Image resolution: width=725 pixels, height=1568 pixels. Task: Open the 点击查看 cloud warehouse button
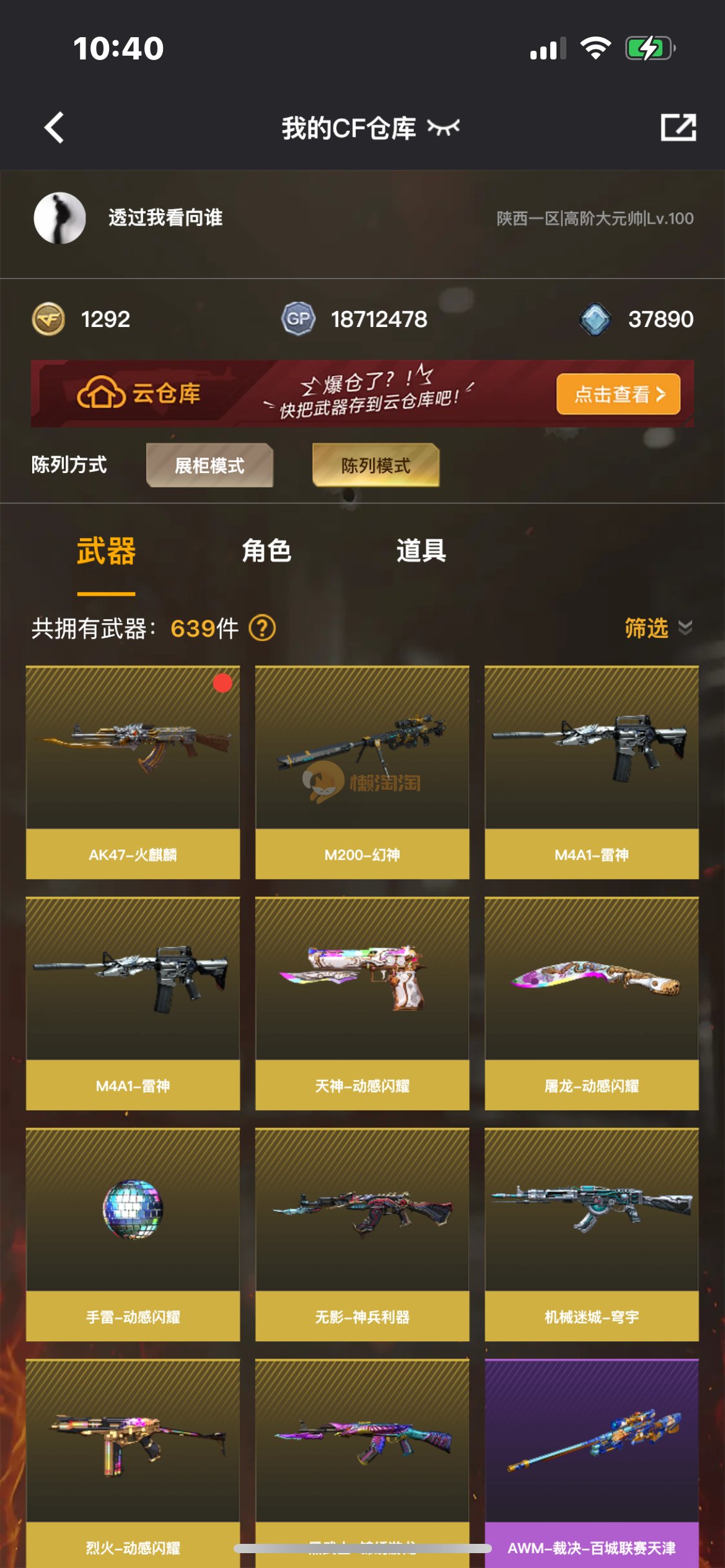618,394
